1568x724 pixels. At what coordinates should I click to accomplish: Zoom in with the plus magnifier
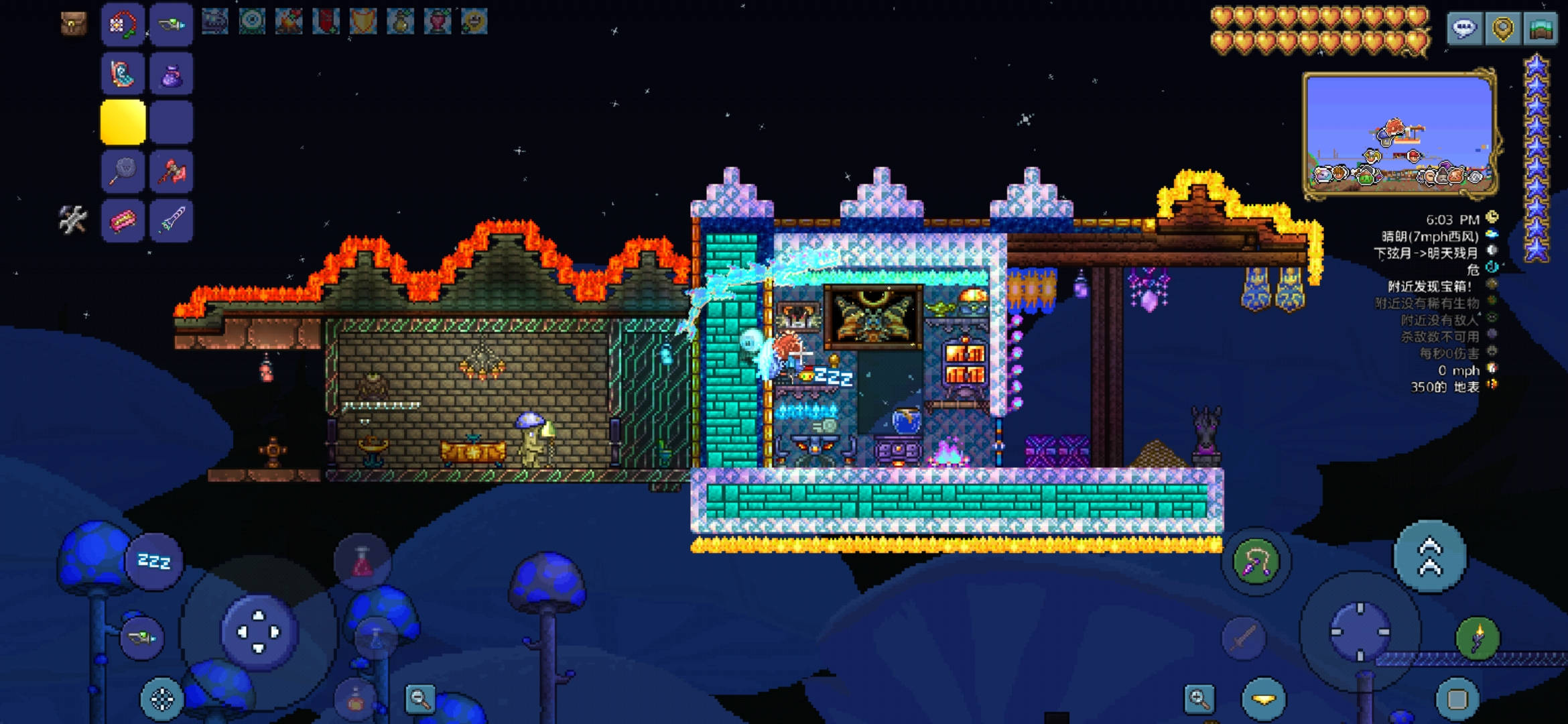pos(1199,699)
